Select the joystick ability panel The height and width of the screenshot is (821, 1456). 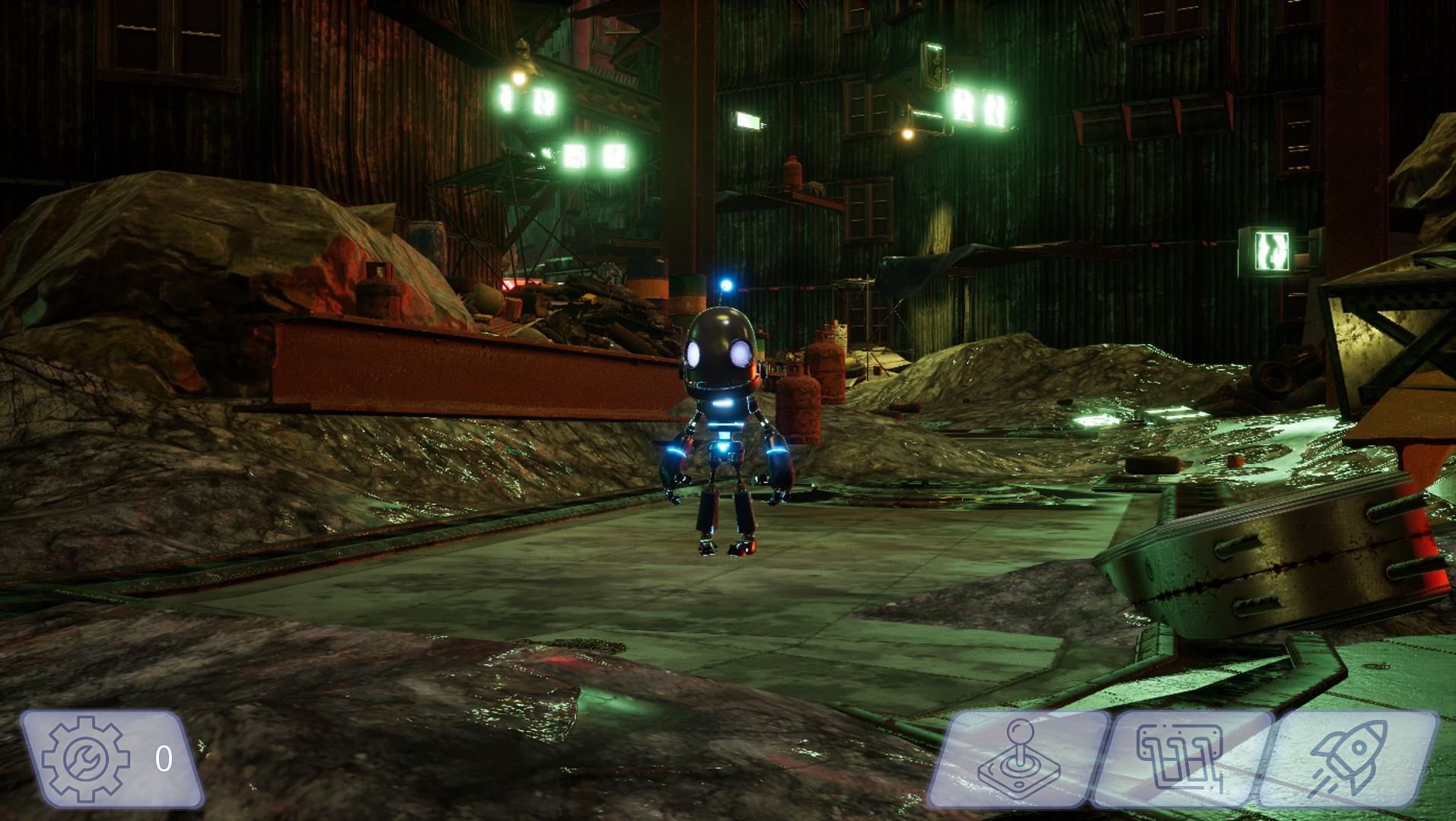(1018, 759)
